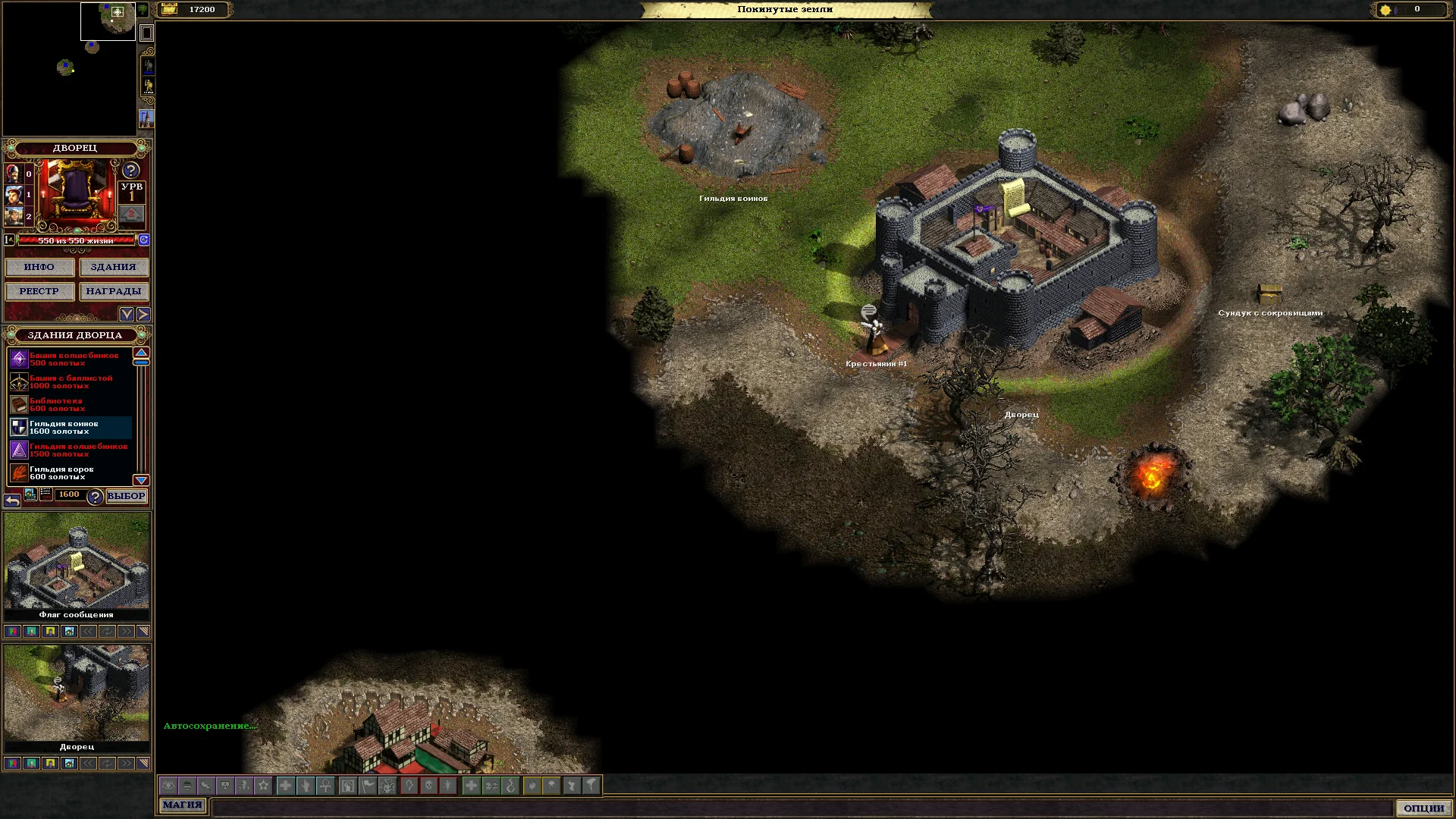Image resolution: width=1456 pixels, height=819 pixels.
Task: Click the Дворец camera preview thumbnail
Action: coord(77,693)
